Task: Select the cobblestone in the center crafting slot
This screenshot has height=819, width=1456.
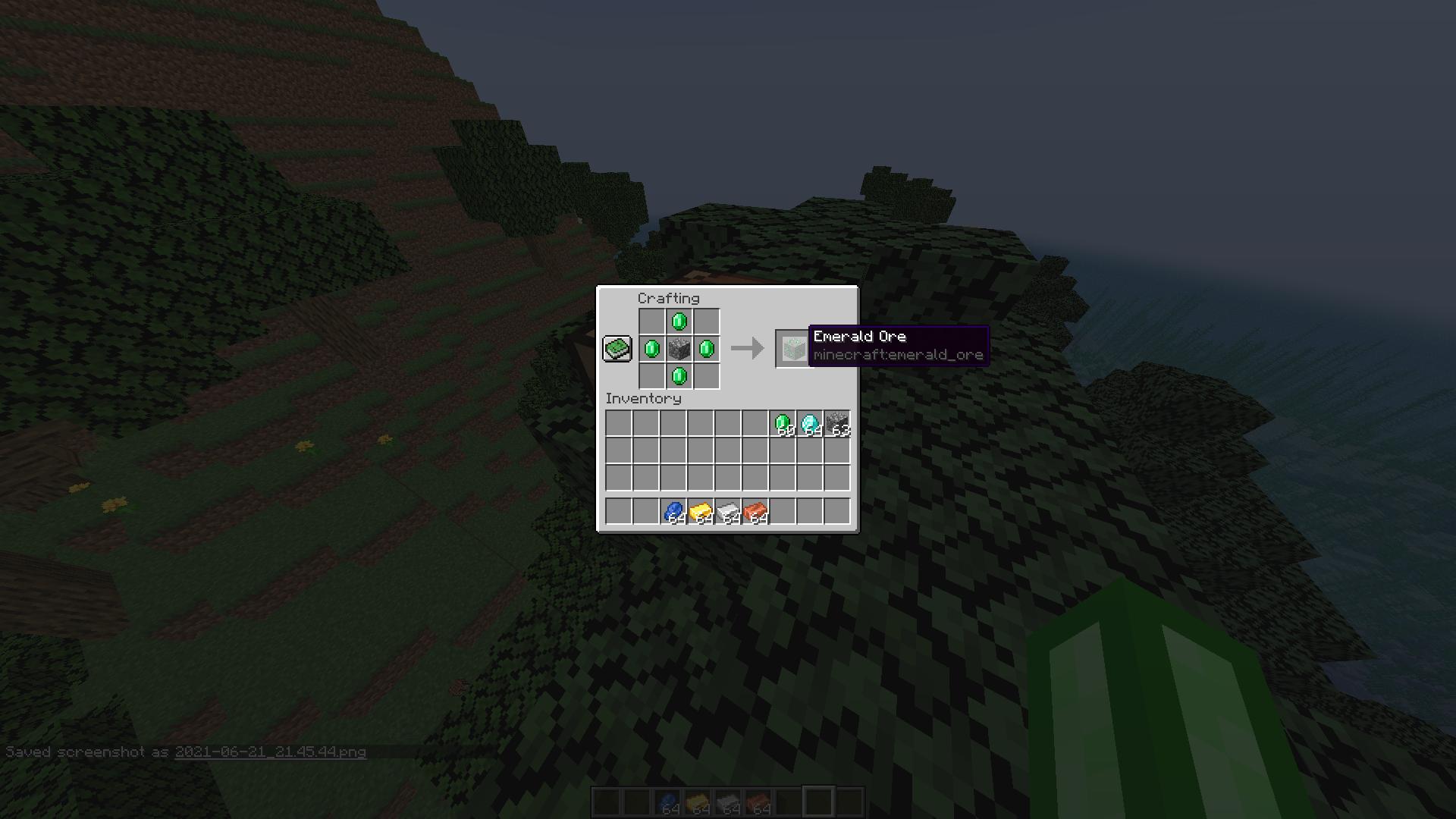Action: pos(678,349)
